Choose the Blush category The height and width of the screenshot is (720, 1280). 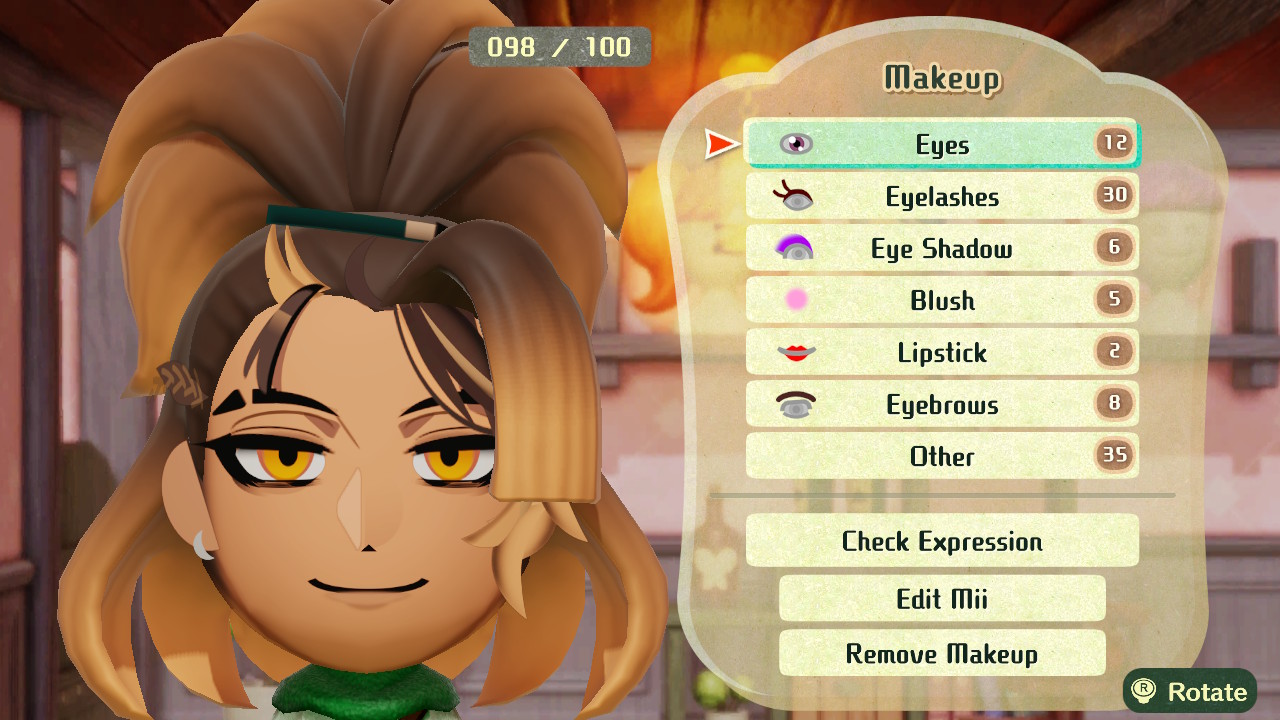(941, 300)
